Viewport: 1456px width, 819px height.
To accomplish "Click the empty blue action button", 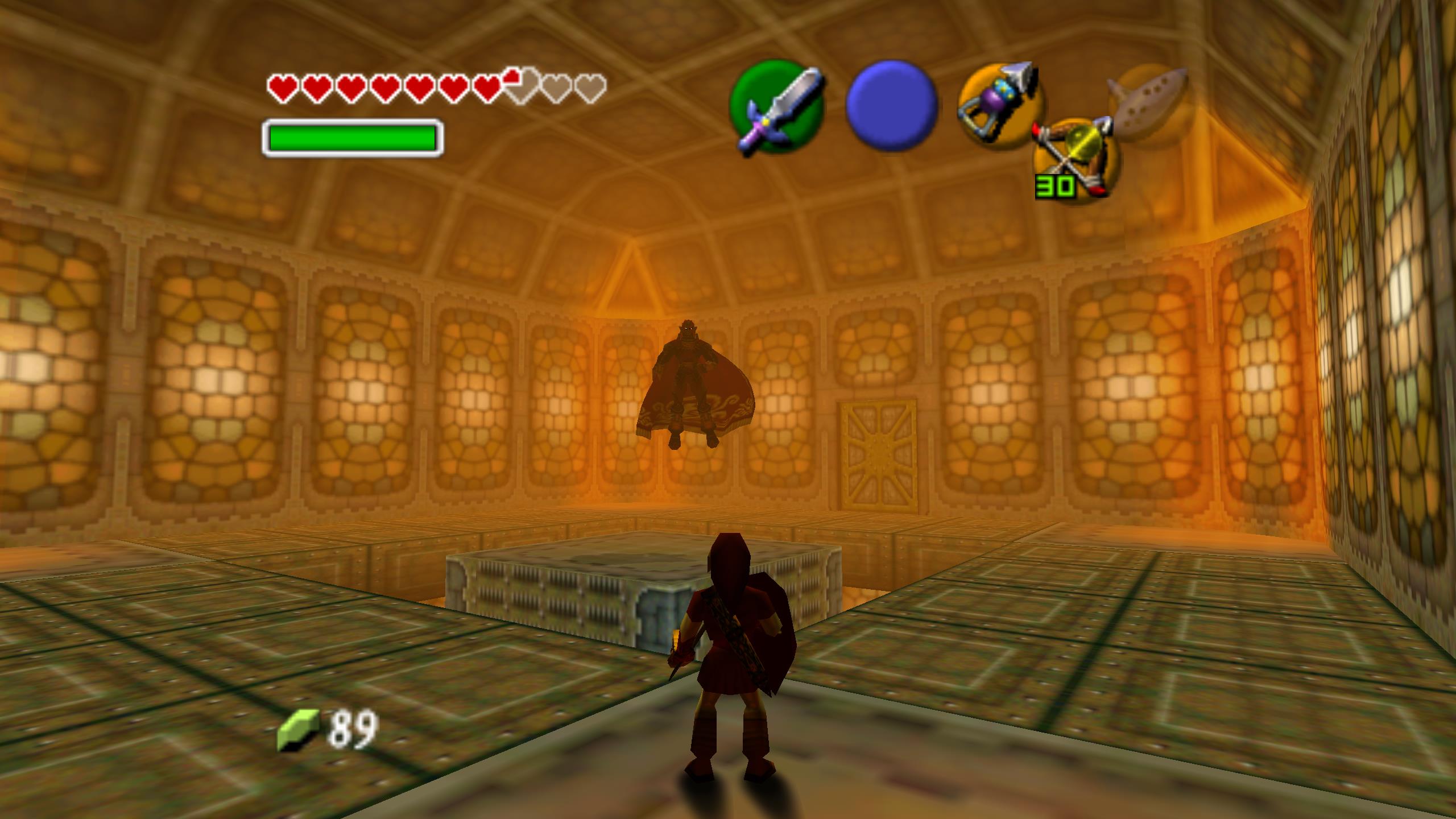I will pos(892,106).
